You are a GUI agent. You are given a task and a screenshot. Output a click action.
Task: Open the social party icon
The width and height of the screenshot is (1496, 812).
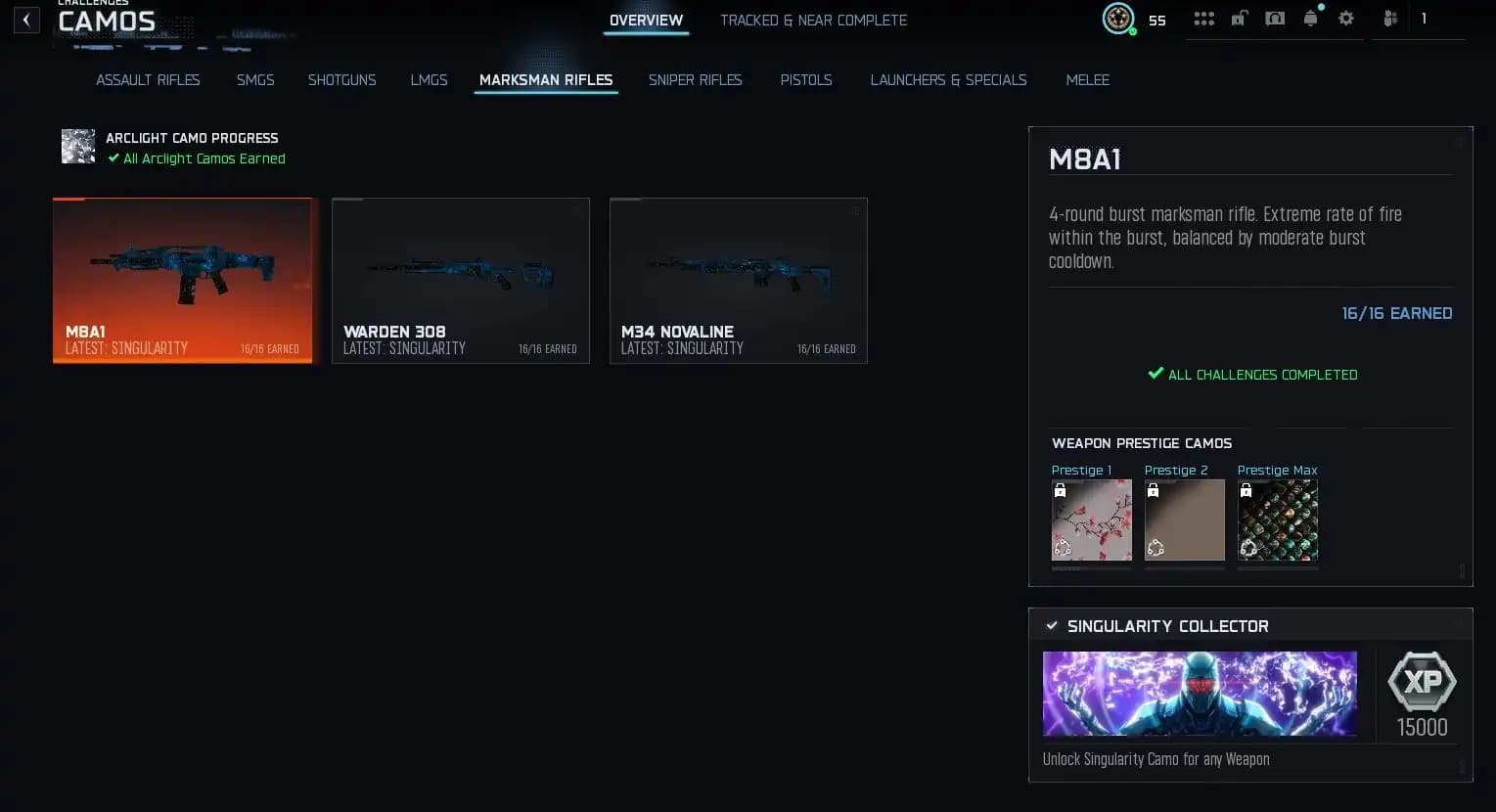tap(1390, 19)
